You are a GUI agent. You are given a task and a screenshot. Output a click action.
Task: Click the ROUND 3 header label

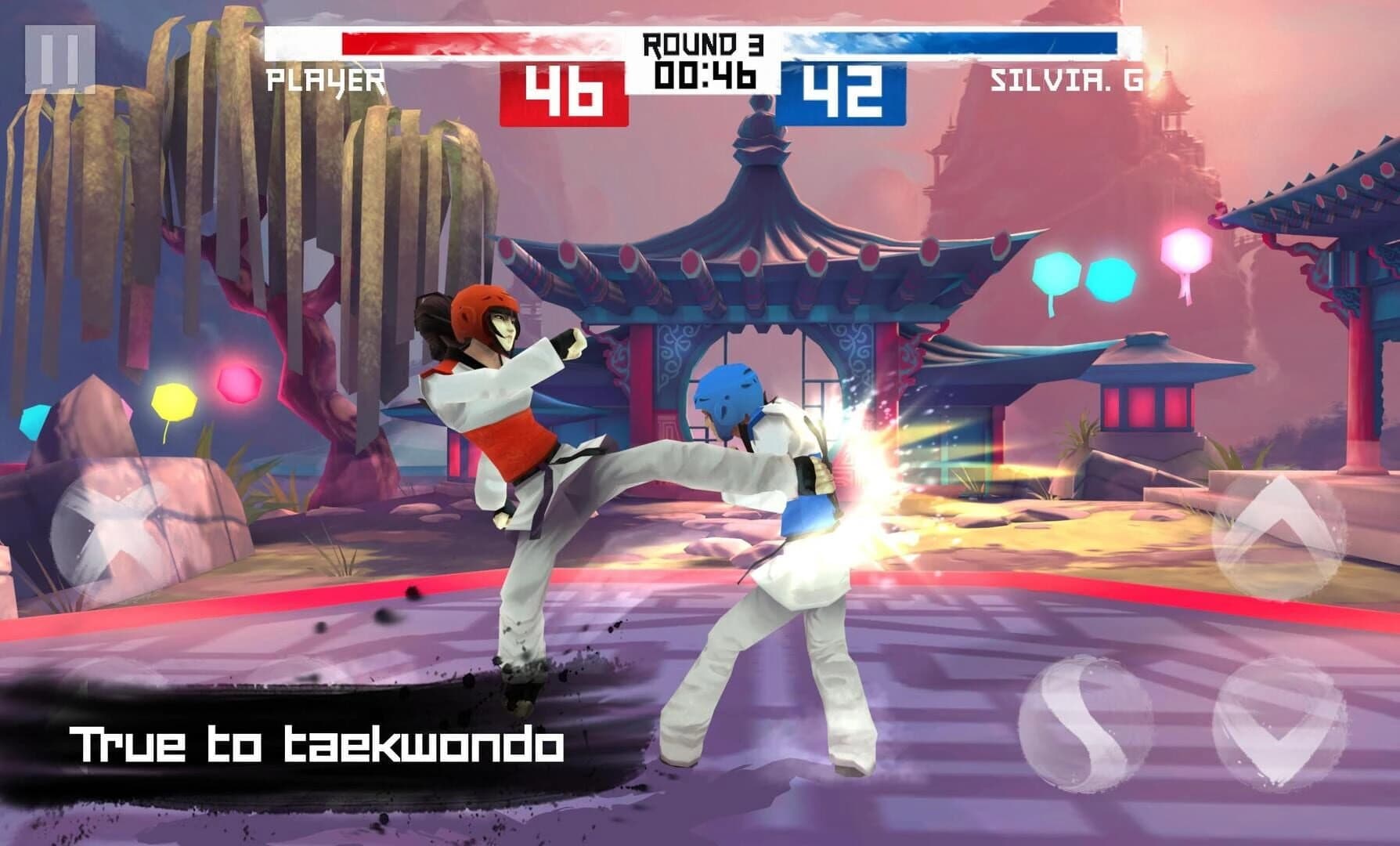click(703, 43)
